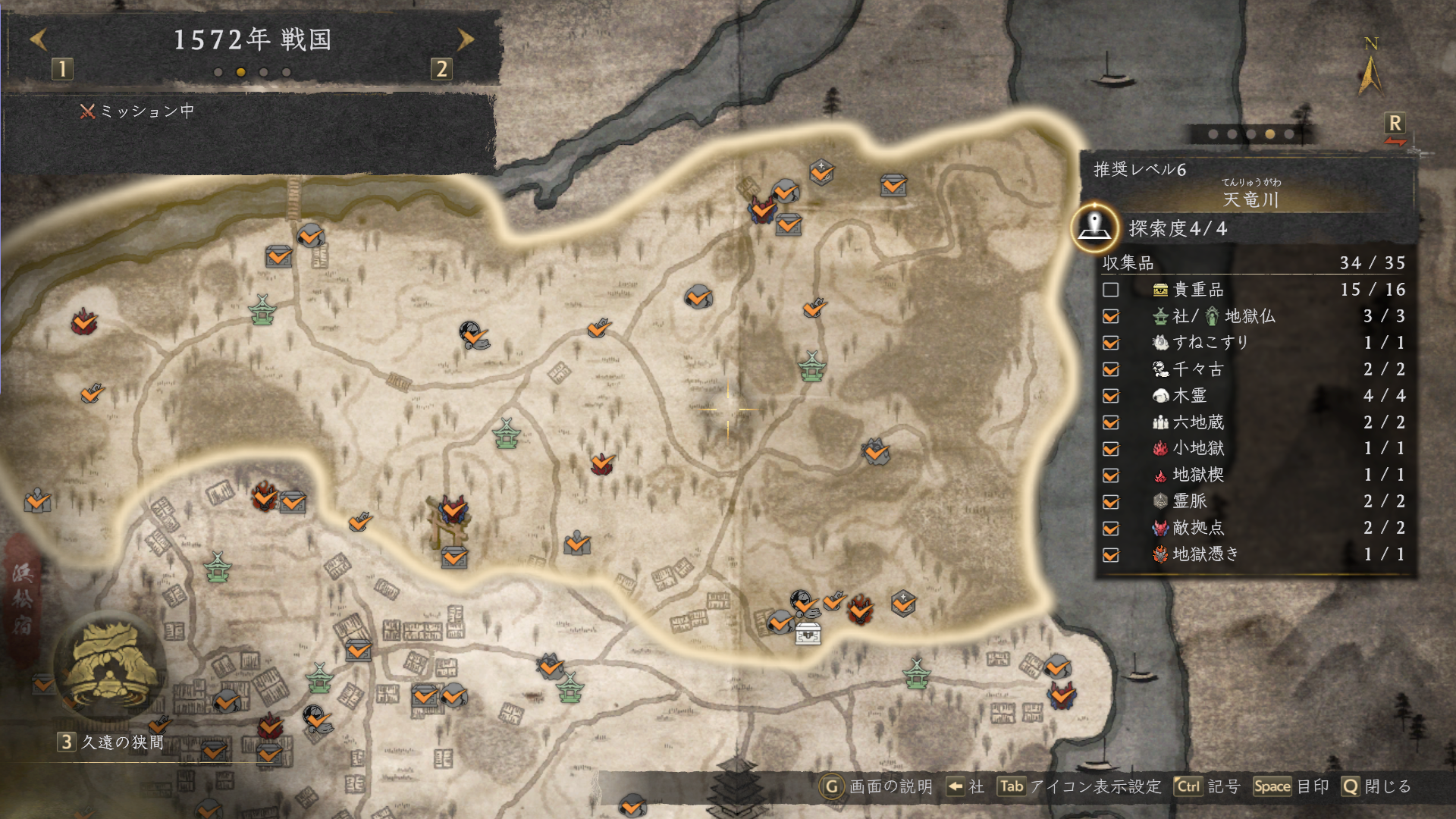Advance to the next era with right arrow
Screen dimensions: 1456x819
coord(466,39)
